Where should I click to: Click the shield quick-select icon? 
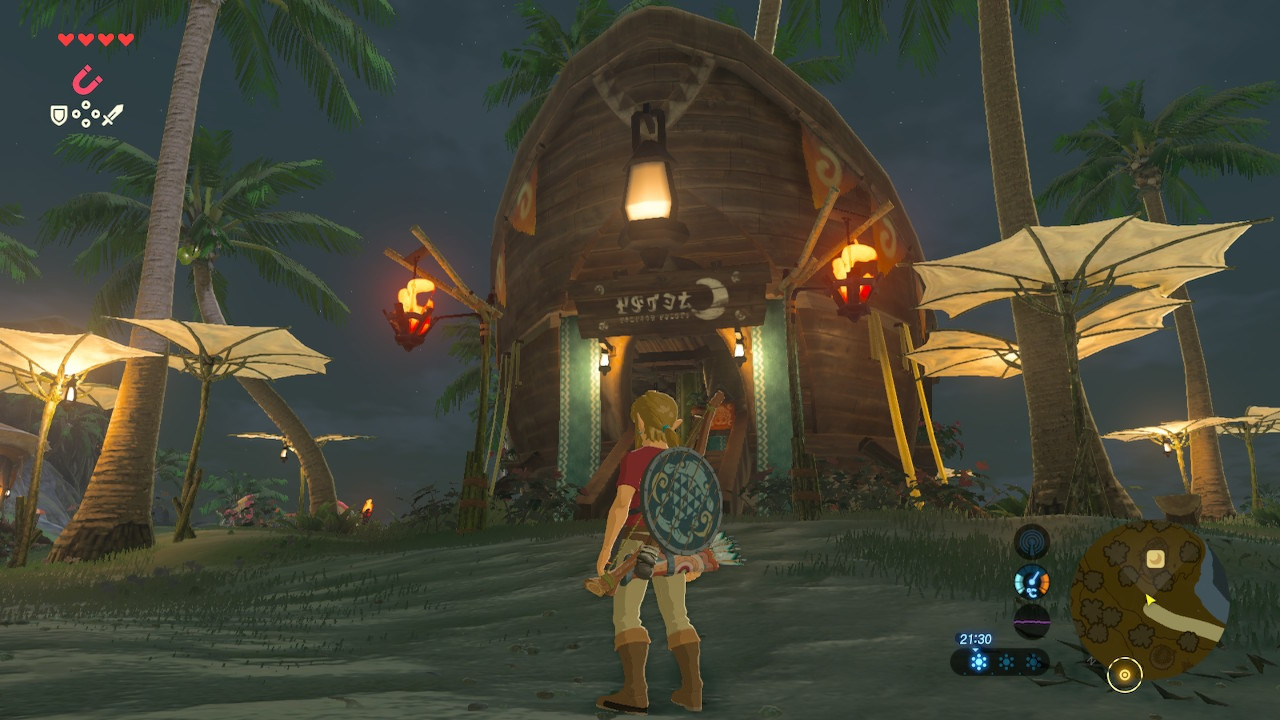coord(59,115)
